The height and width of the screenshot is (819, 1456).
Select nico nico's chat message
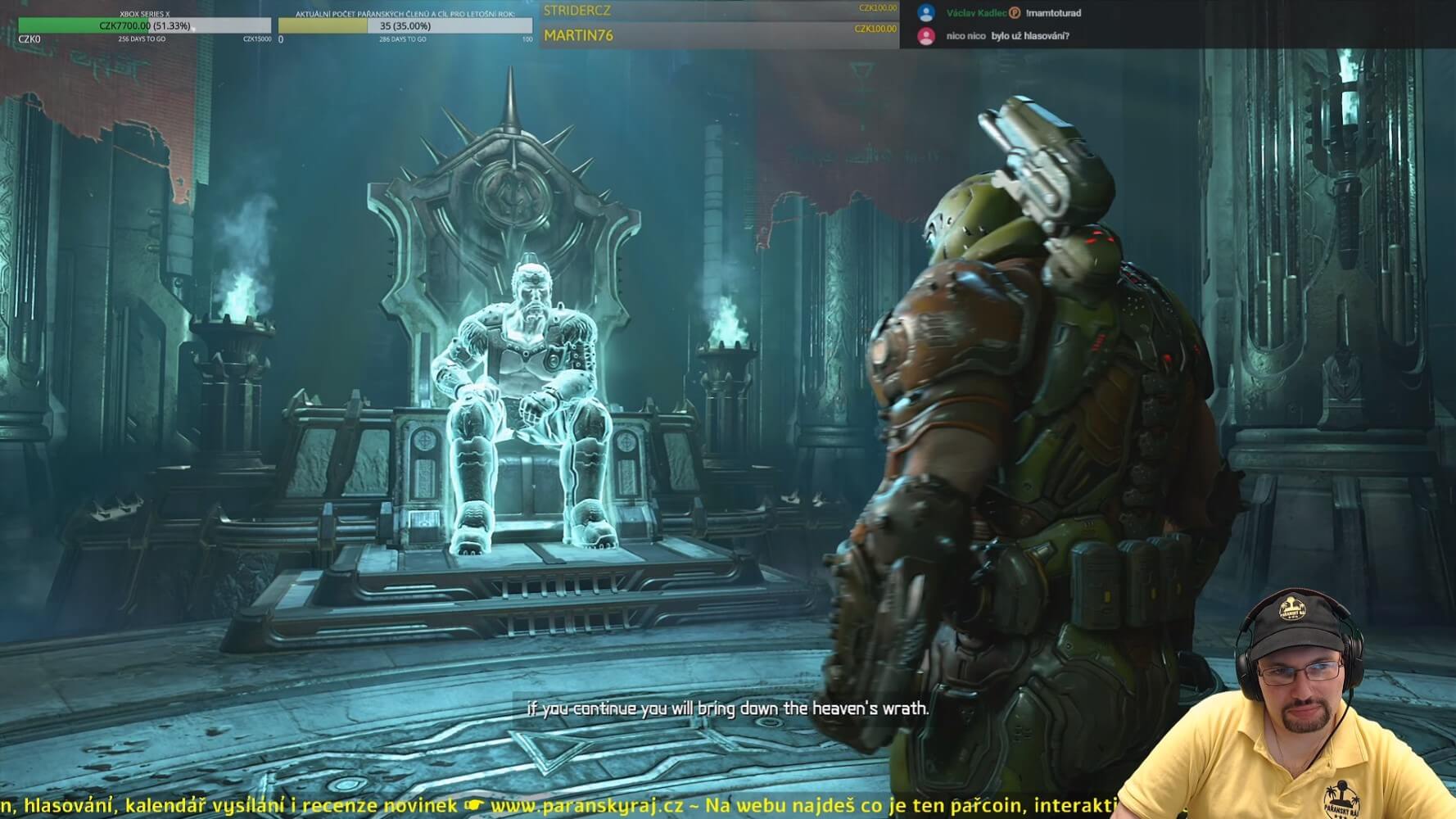(1029, 36)
